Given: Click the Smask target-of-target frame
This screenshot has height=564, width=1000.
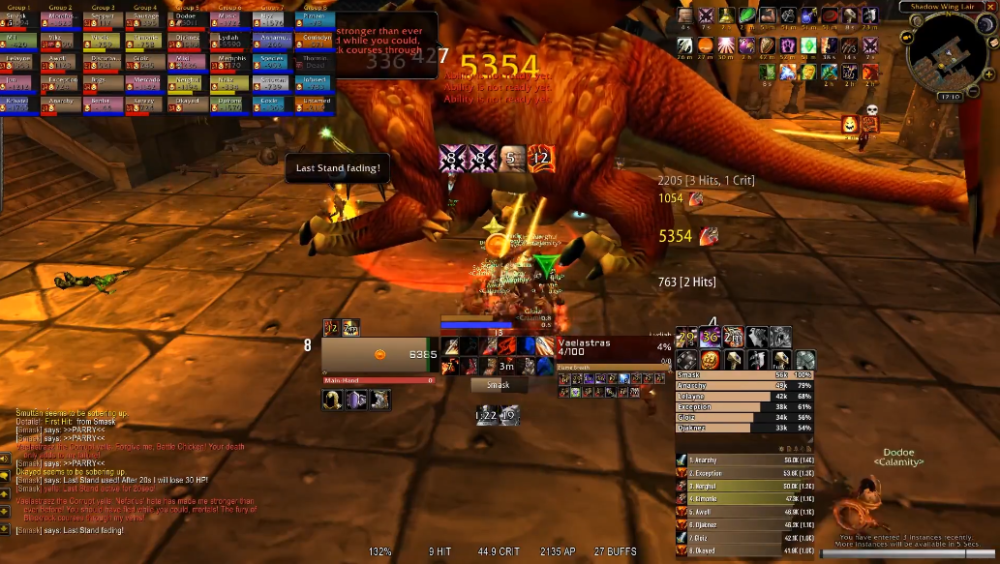Looking at the screenshot, I should (x=498, y=385).
